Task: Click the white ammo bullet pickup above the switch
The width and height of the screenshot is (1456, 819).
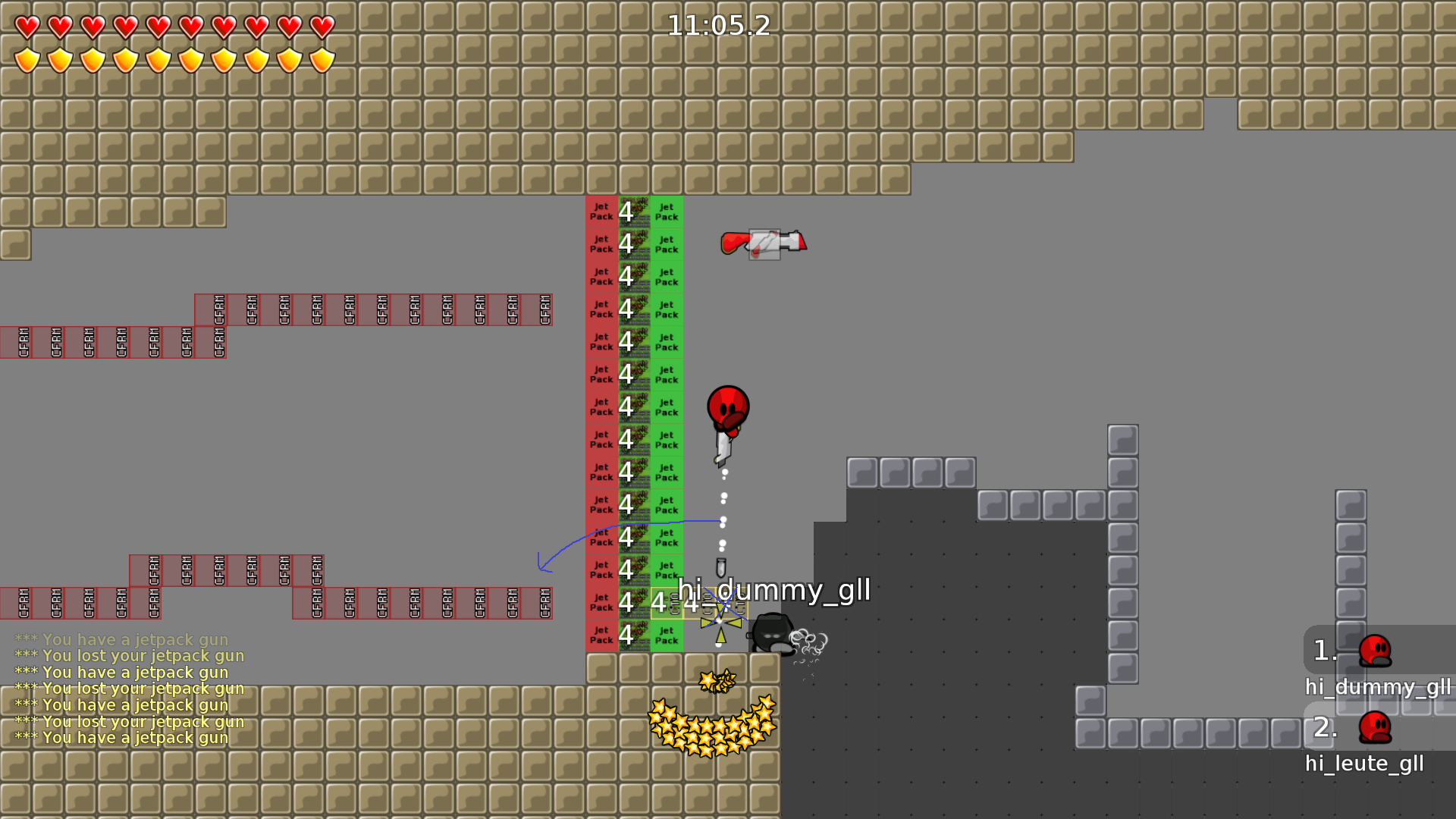Action: coord(721,566)
